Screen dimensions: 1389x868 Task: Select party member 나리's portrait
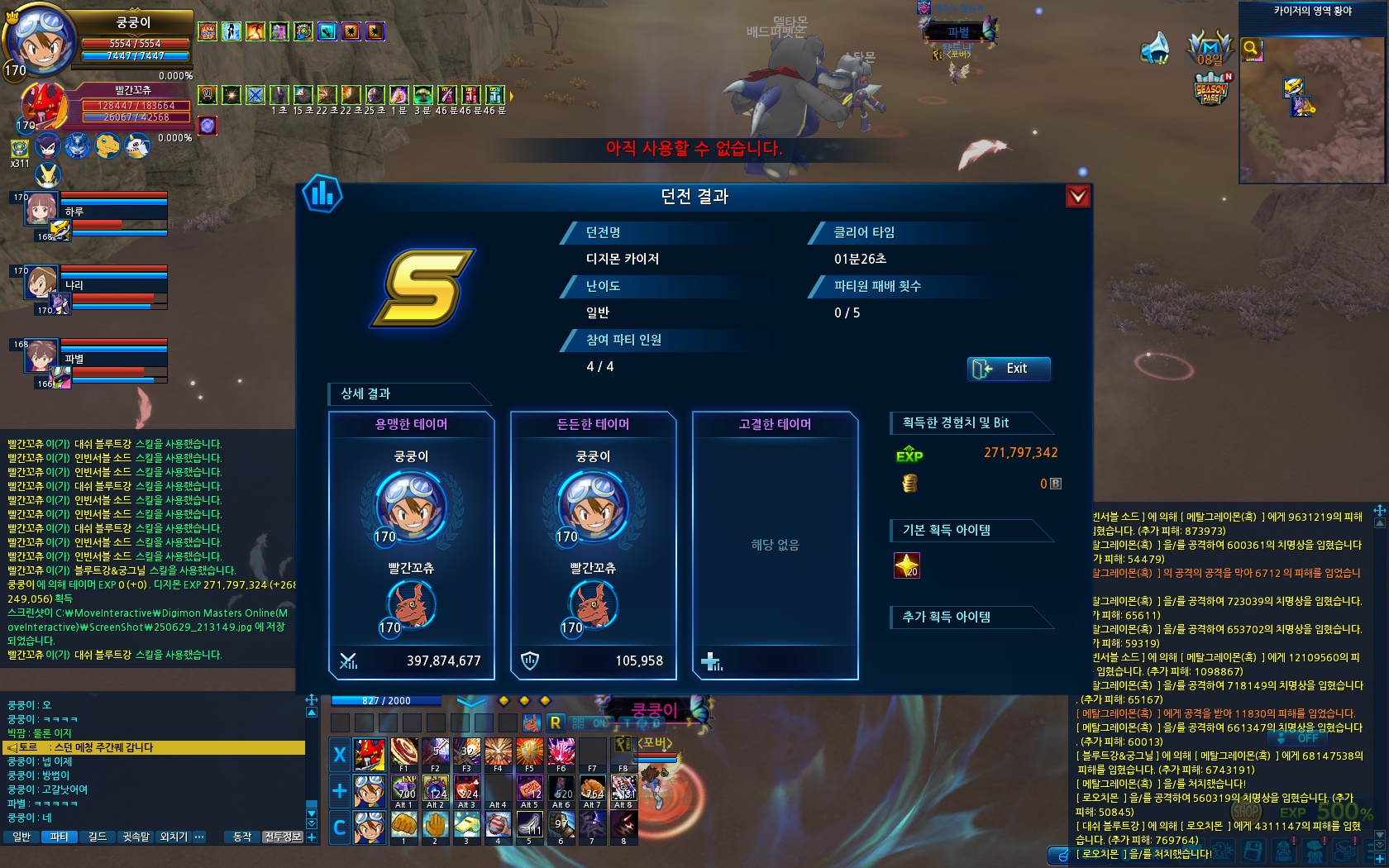click(x=41, y=283)
